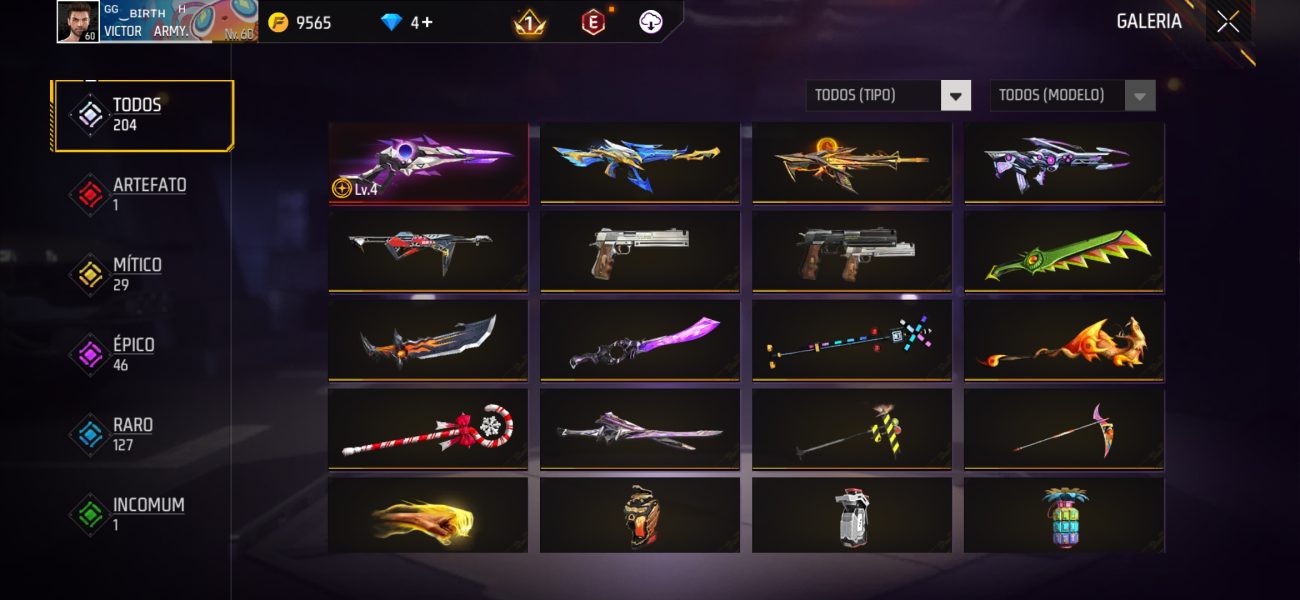Filter by Raro rarity
1300x600 pixels.
tap(130, 434)
